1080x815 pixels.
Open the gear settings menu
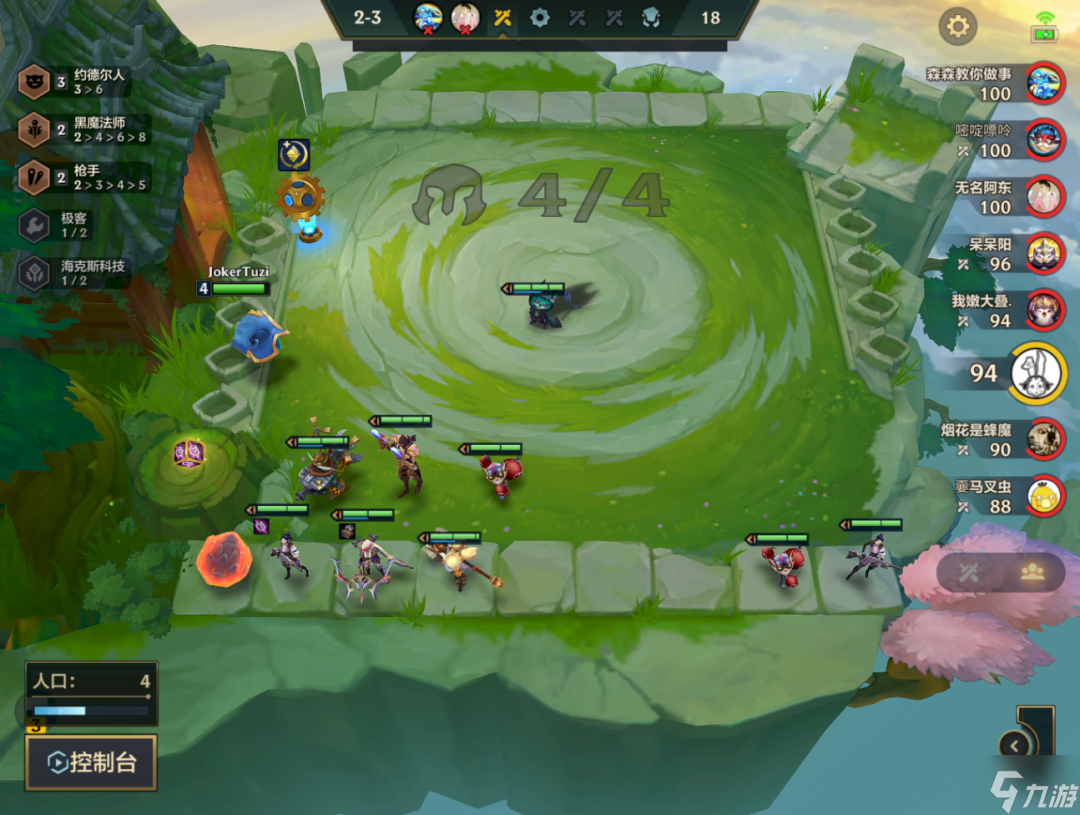pos(958,26)
